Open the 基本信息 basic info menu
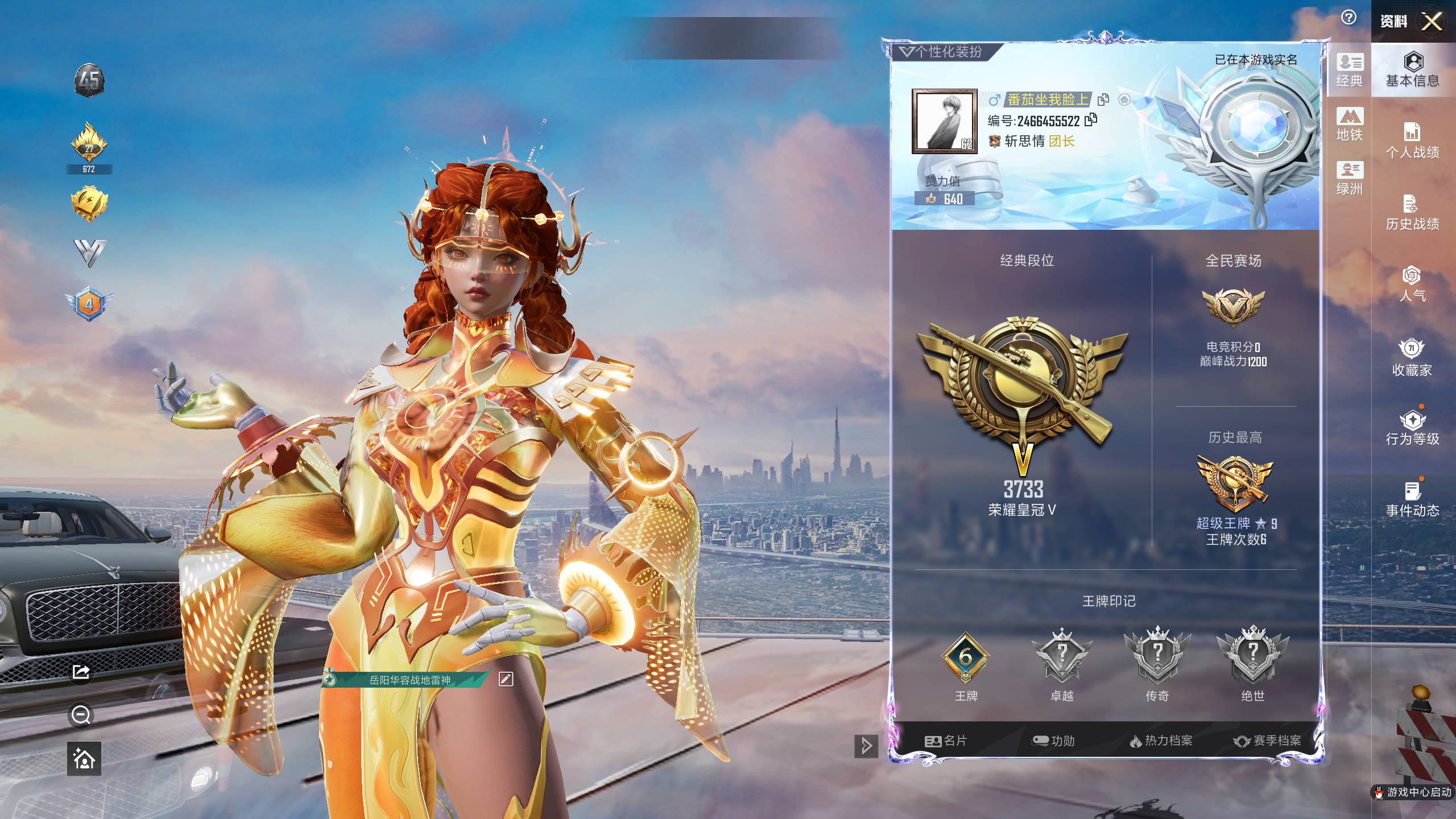The height and width of the screenshot is (819, 1456). (1413, 69)
